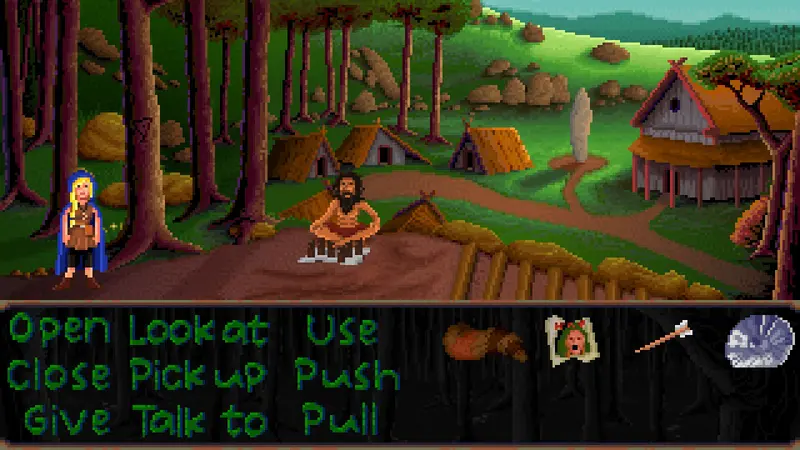Select the arrow in the inventory
The height and width of the screenshot is (450, 800).
coord(662,337)
